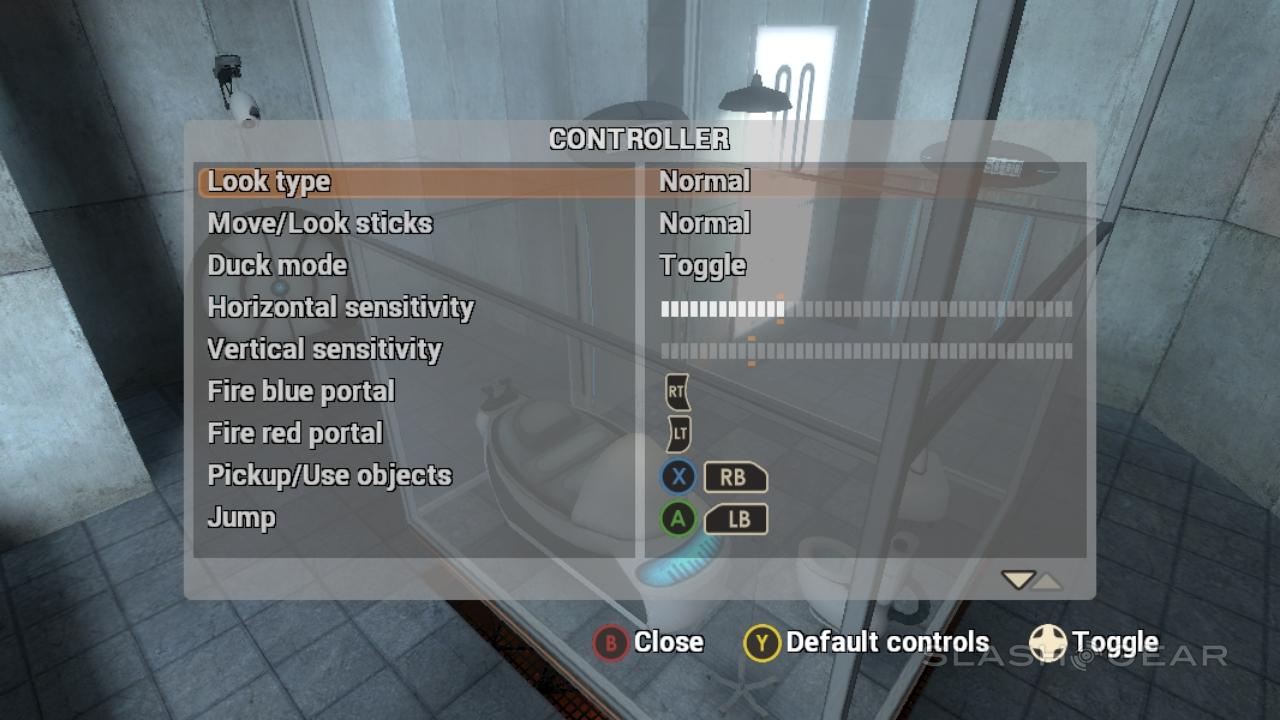The width and height of the screenshot is (1280, 720).
Task: Pick the Fire red portal binding
Action: click(295, 433)
